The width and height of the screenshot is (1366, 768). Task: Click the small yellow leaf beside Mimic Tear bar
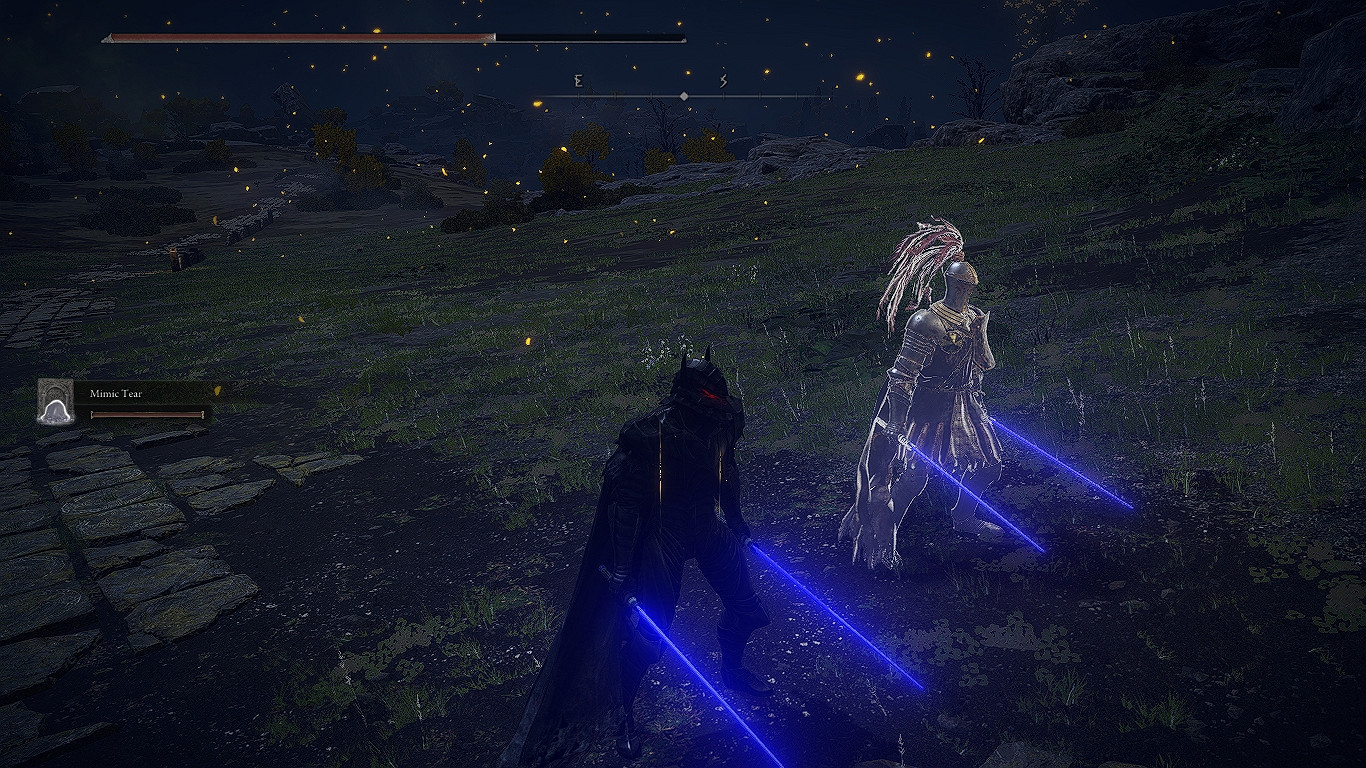click(218, 391)
